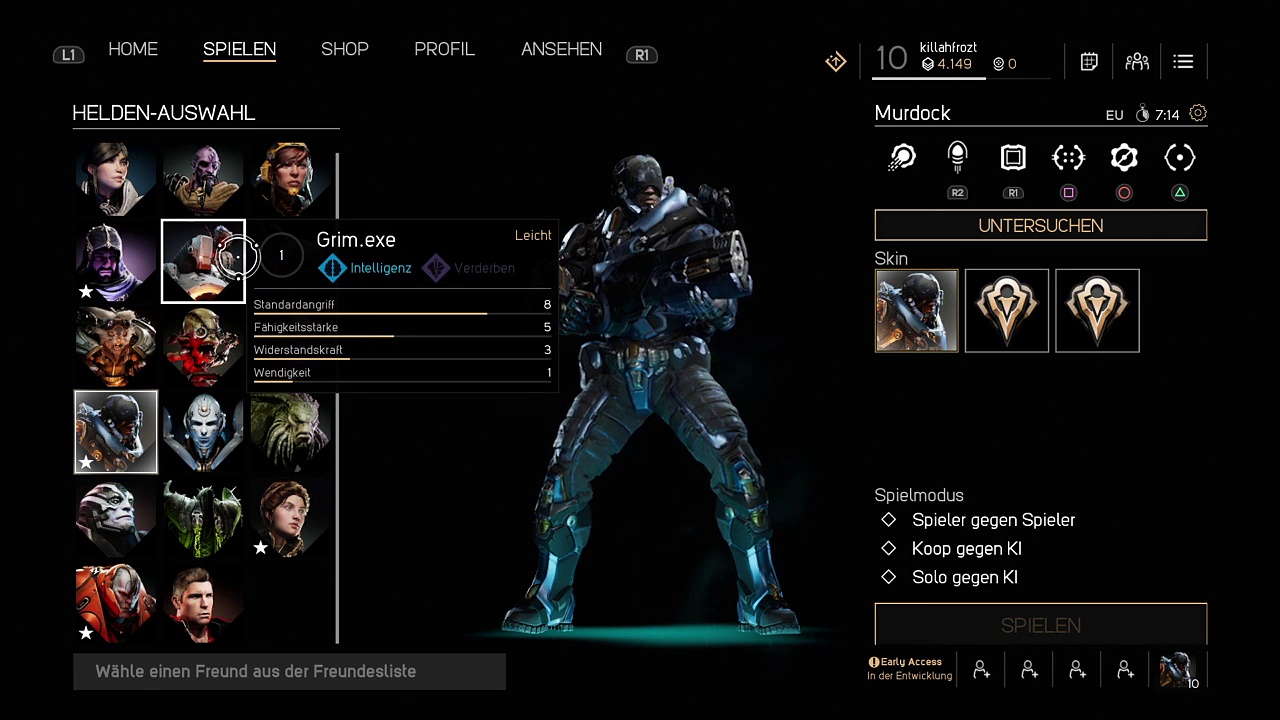Select Murdock's default skin thumbnail
Image resolution: width=1280 pixels, height=720 pixels.
click(x=916, y=311)
